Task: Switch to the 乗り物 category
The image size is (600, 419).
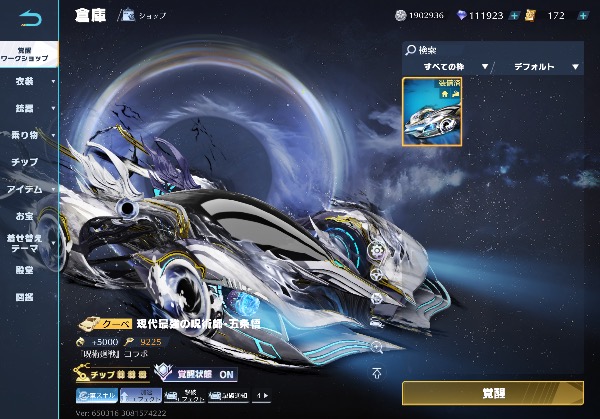Action: [x=26, y=134]
